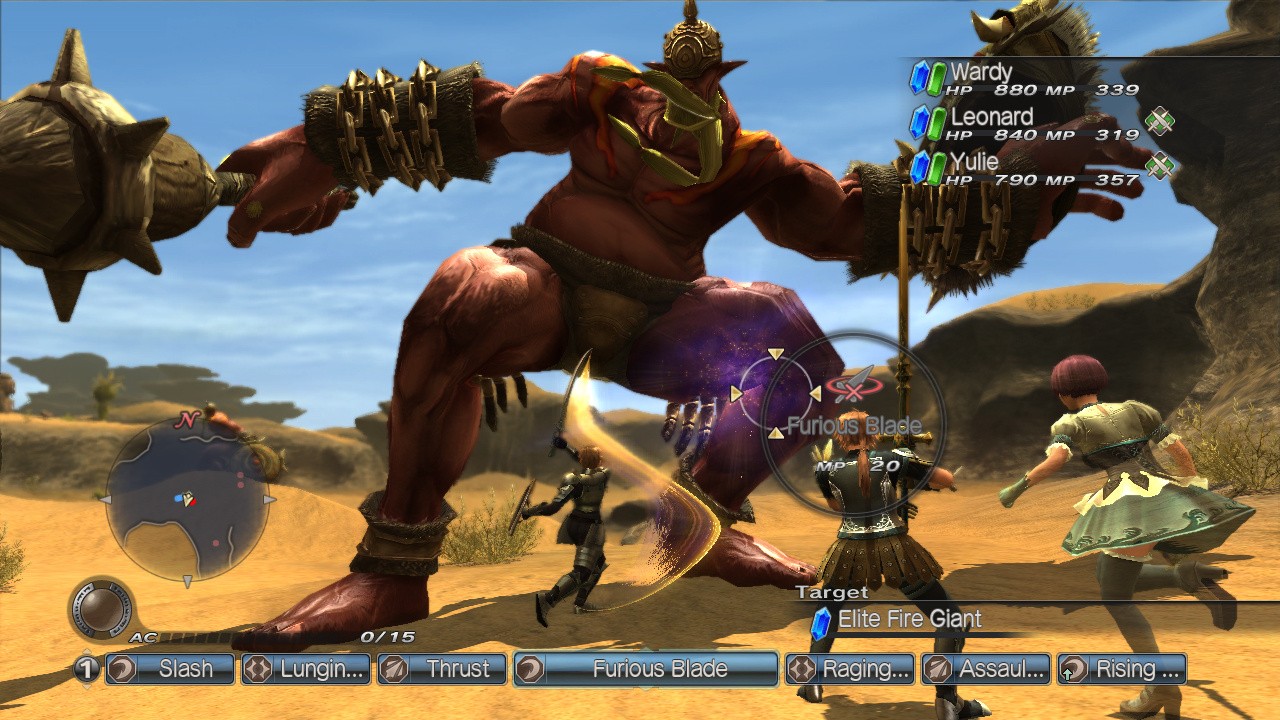Click the Elite Fire Giant target label
This screenshot has width=1280, height=720.
908,619
